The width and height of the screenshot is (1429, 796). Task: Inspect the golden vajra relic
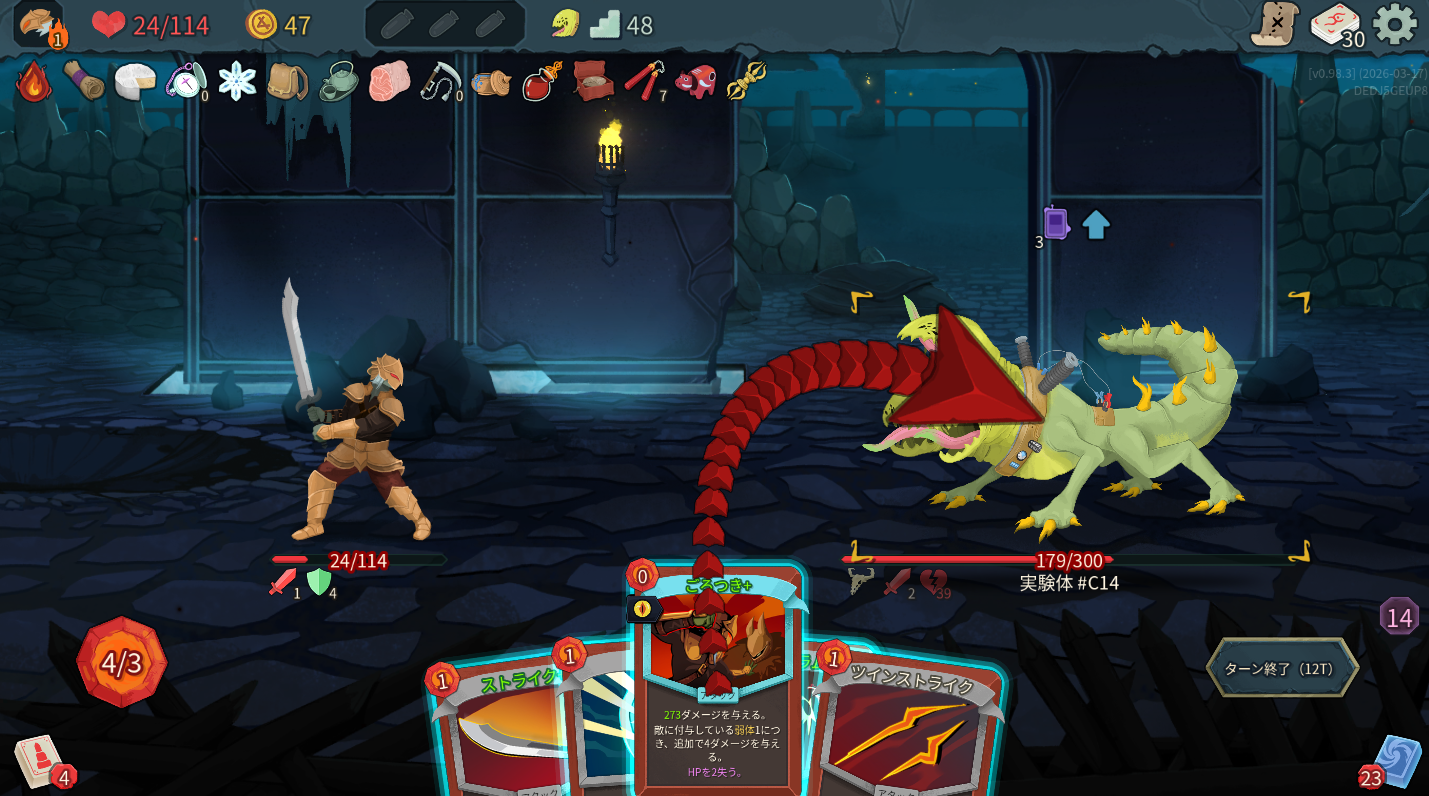(x=746, y=81)
